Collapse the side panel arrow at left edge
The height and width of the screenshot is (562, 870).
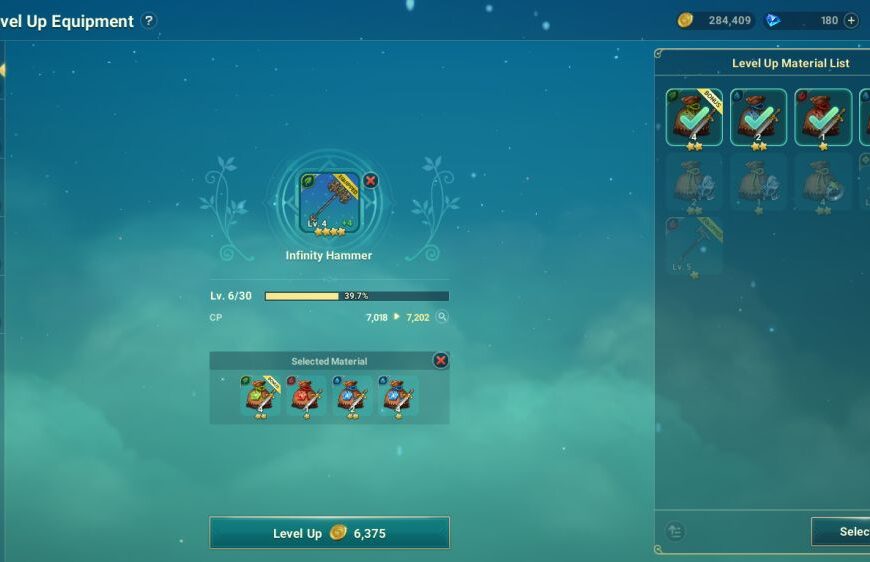click(3, 70)
